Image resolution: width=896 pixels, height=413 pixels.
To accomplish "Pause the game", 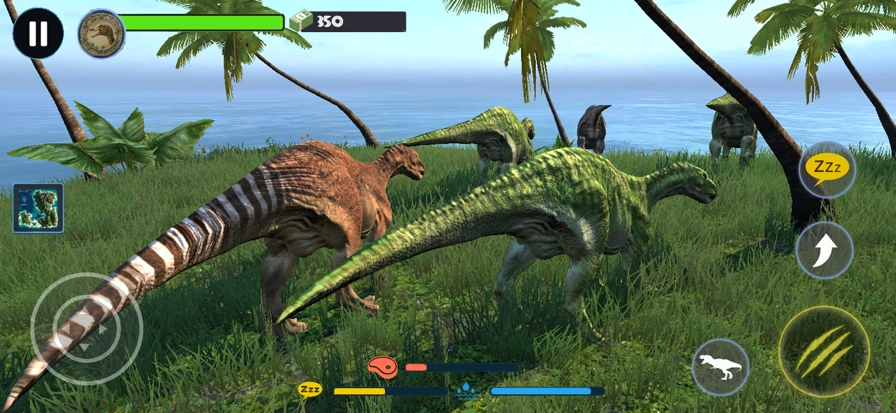I will (x=38, y=34).
